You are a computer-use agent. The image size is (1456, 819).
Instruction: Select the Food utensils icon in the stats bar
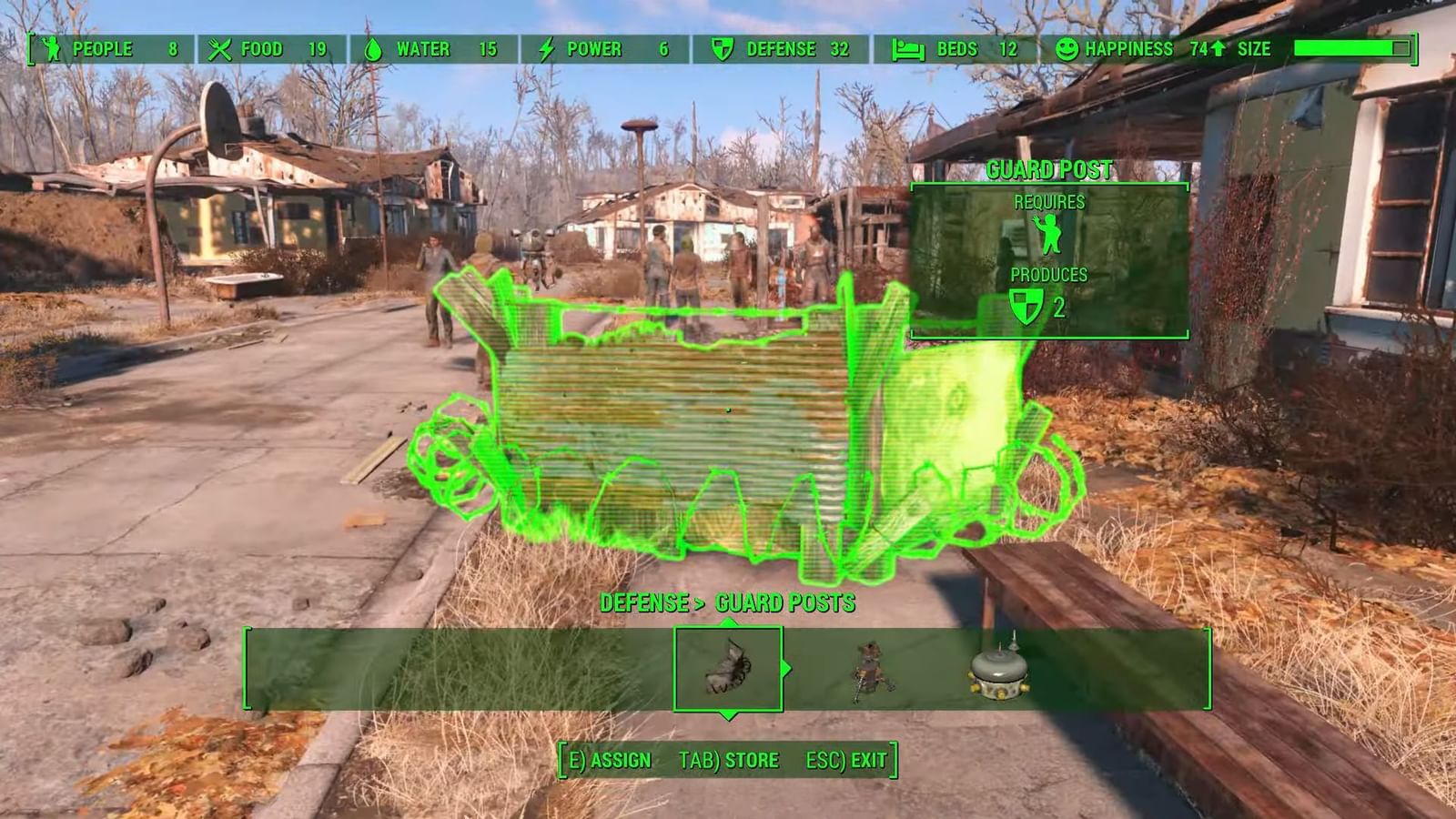(x=218, y=49)
